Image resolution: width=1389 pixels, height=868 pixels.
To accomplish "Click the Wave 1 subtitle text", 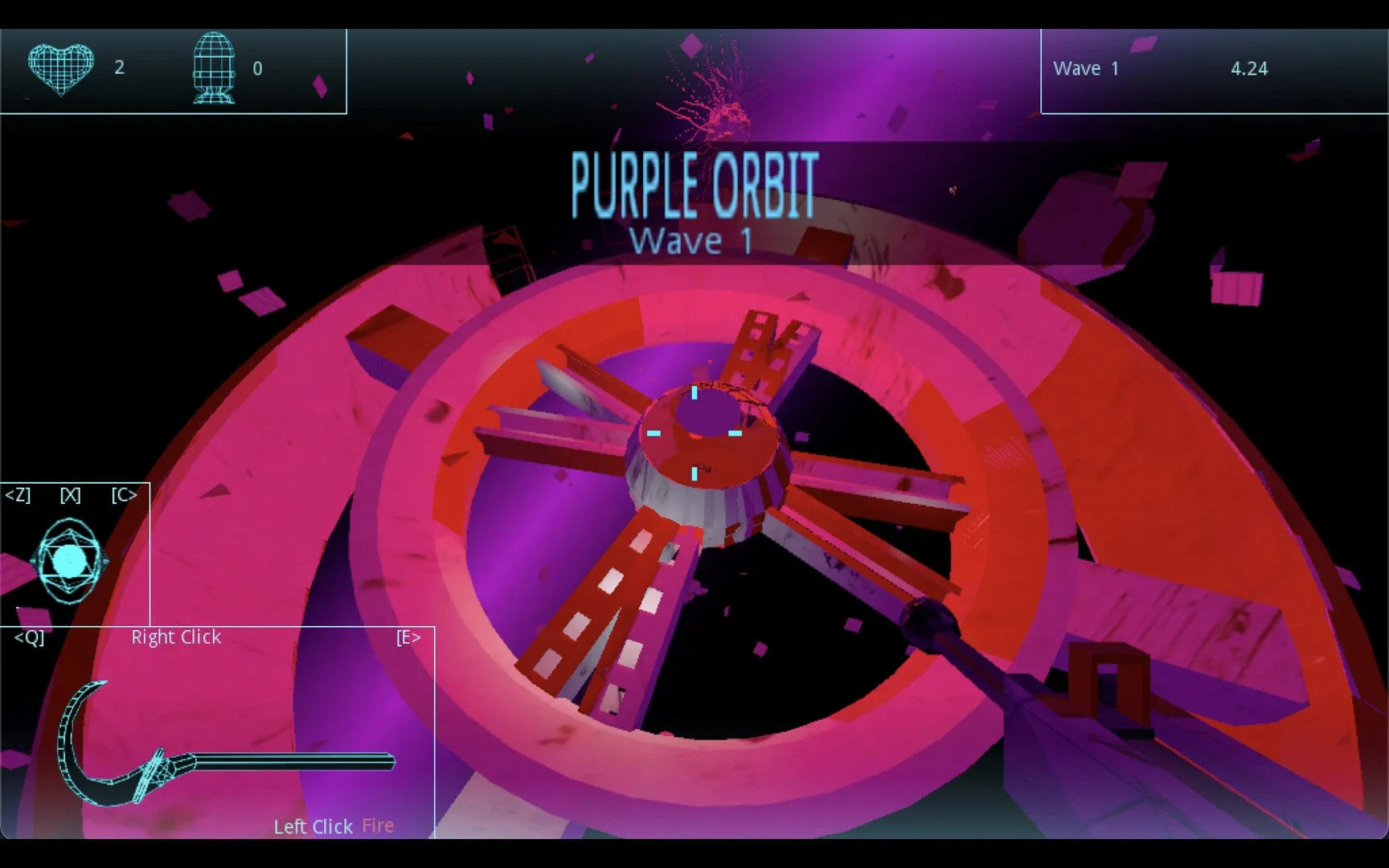I will pyautogui.click(x=691, y=240).
